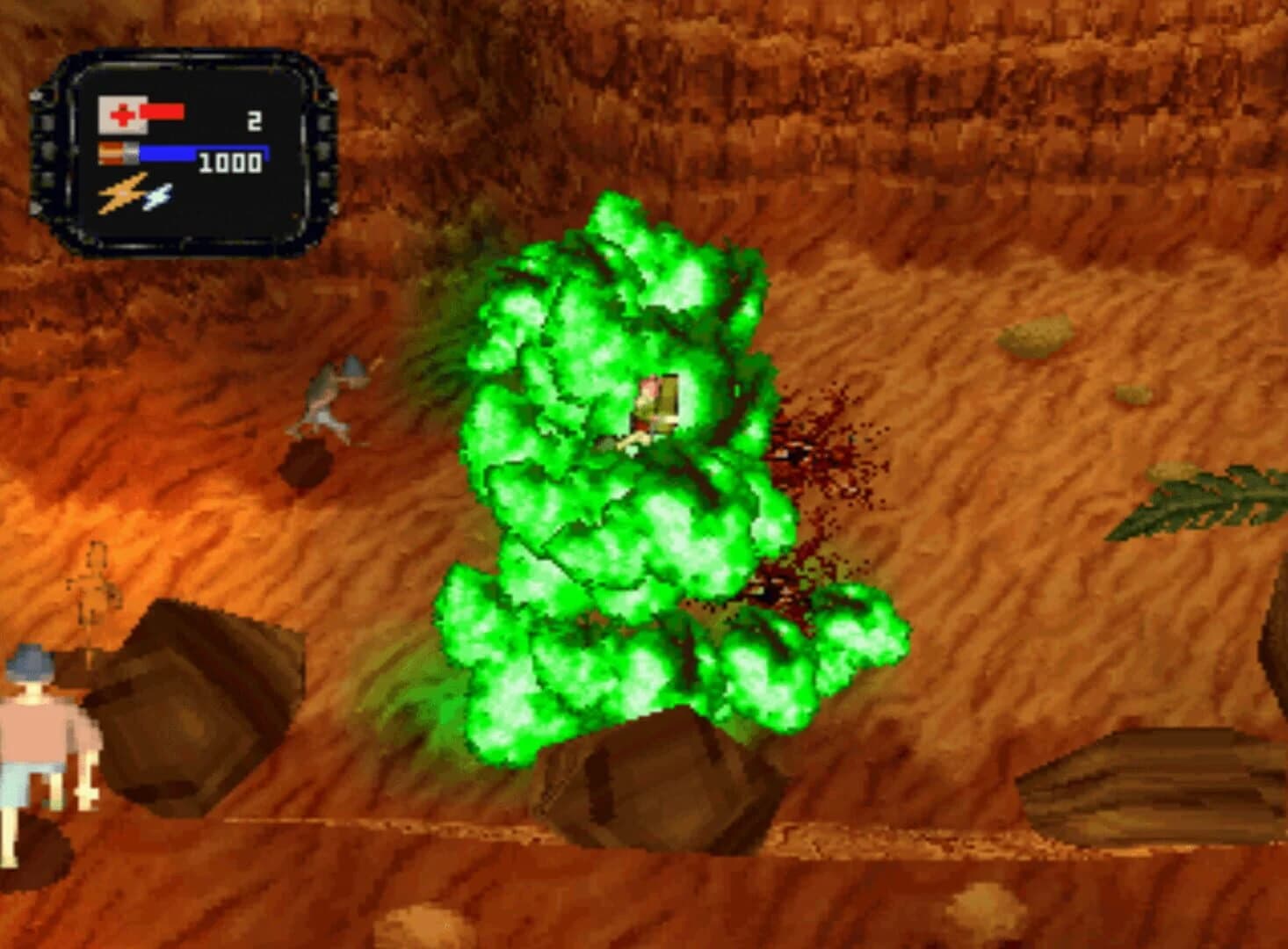The height and width of the screenshot is (949, 1288).
Task: Click the red health bar
Action: point(163,112)
